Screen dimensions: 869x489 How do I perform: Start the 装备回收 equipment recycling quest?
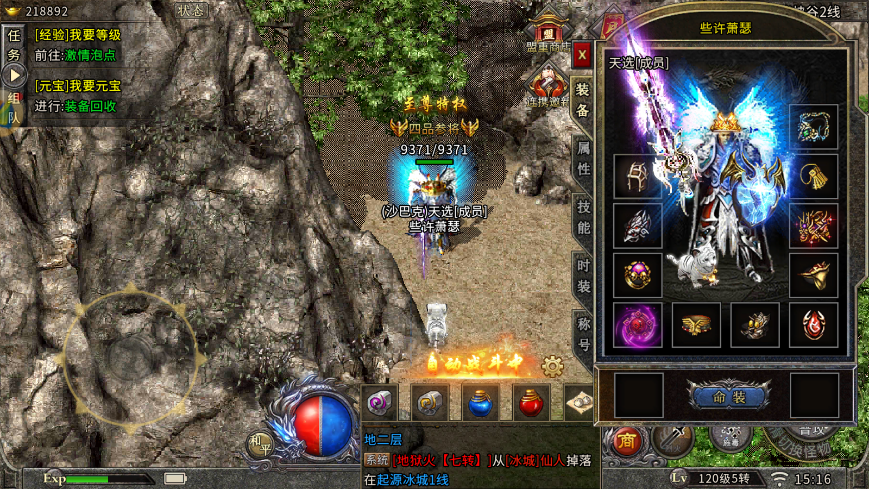point(91,106)
